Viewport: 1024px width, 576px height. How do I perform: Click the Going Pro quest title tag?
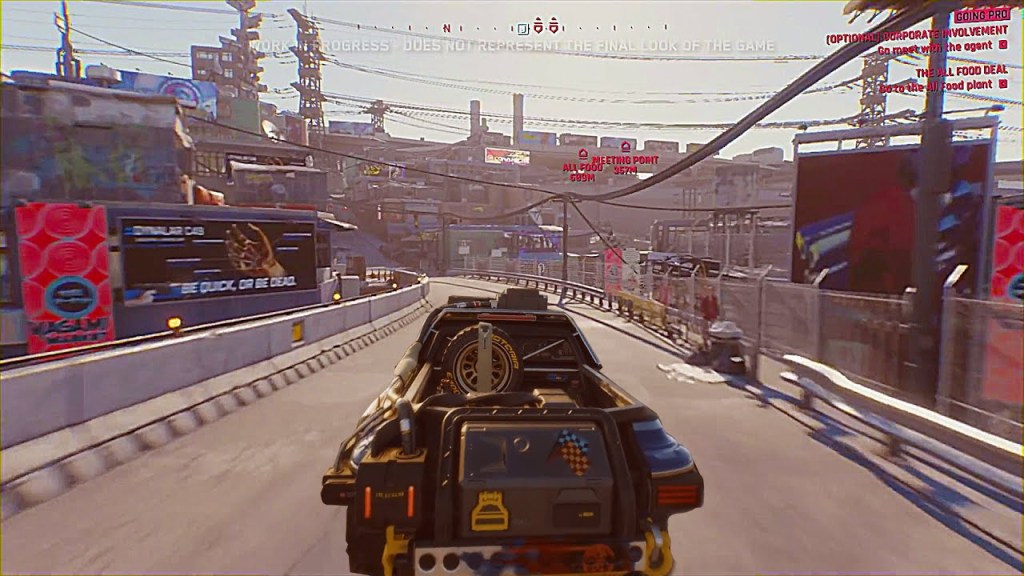(981, 16)
